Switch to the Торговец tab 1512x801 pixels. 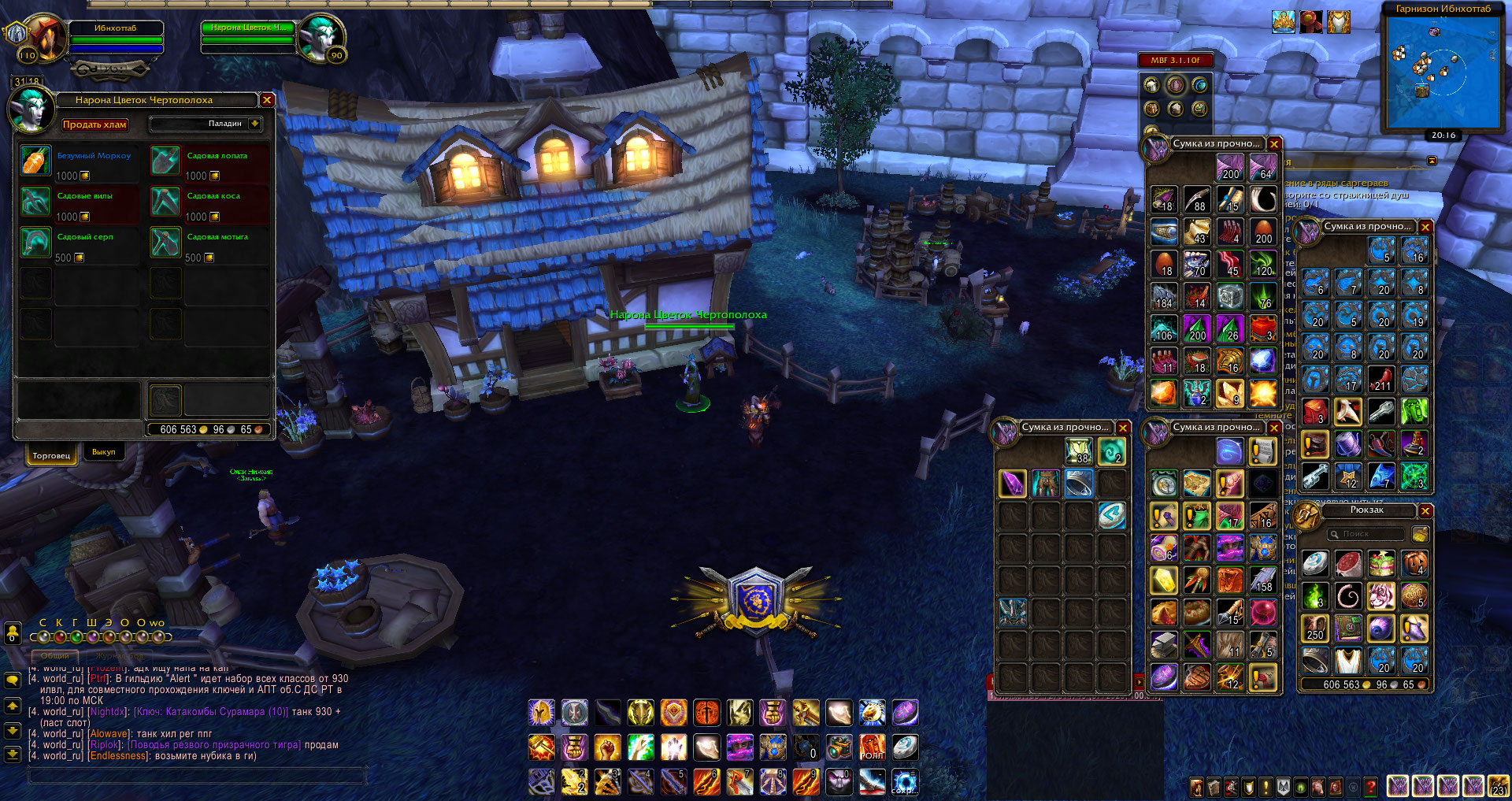(51, 455)
